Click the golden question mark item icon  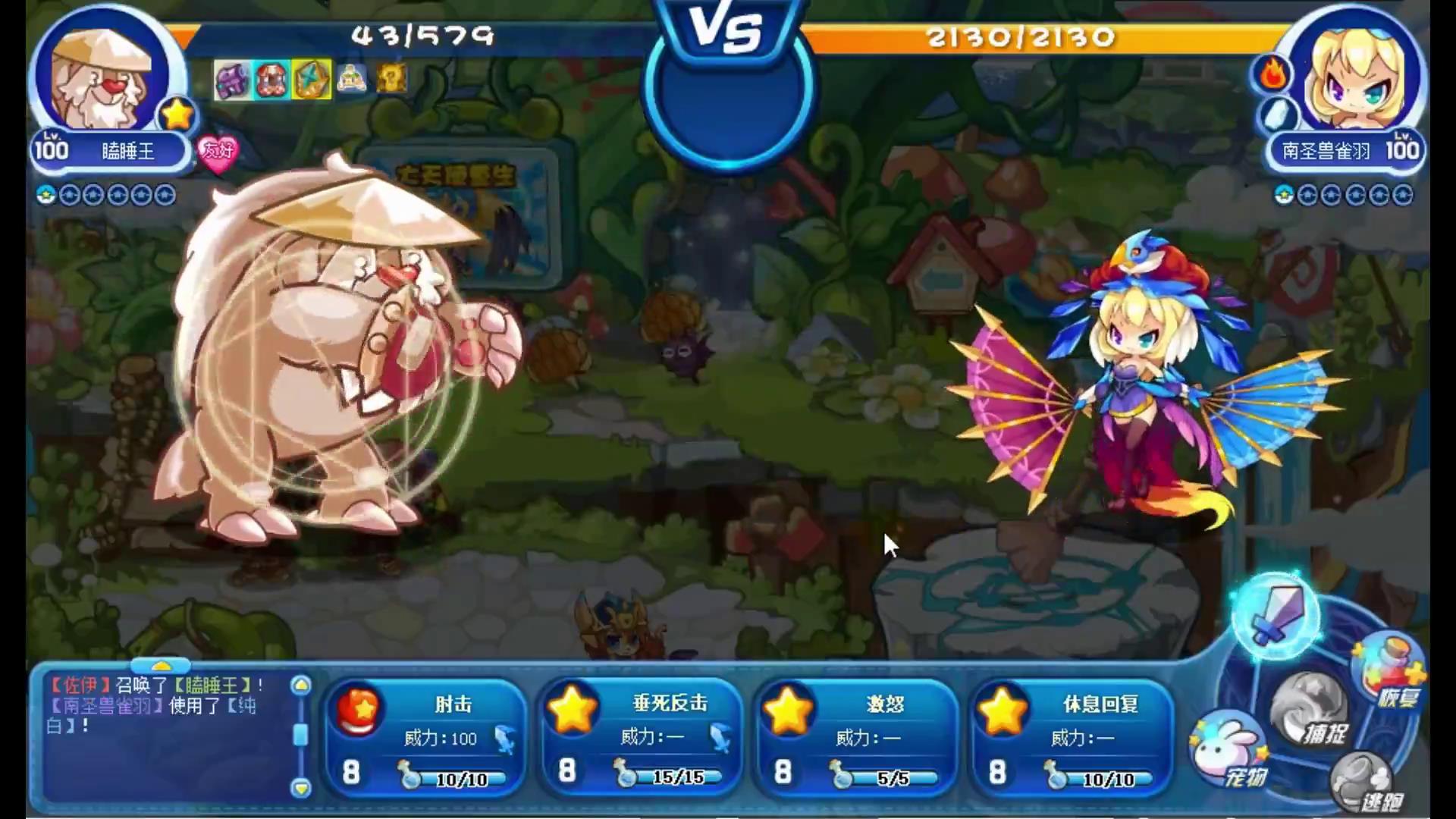click(391, 79)
